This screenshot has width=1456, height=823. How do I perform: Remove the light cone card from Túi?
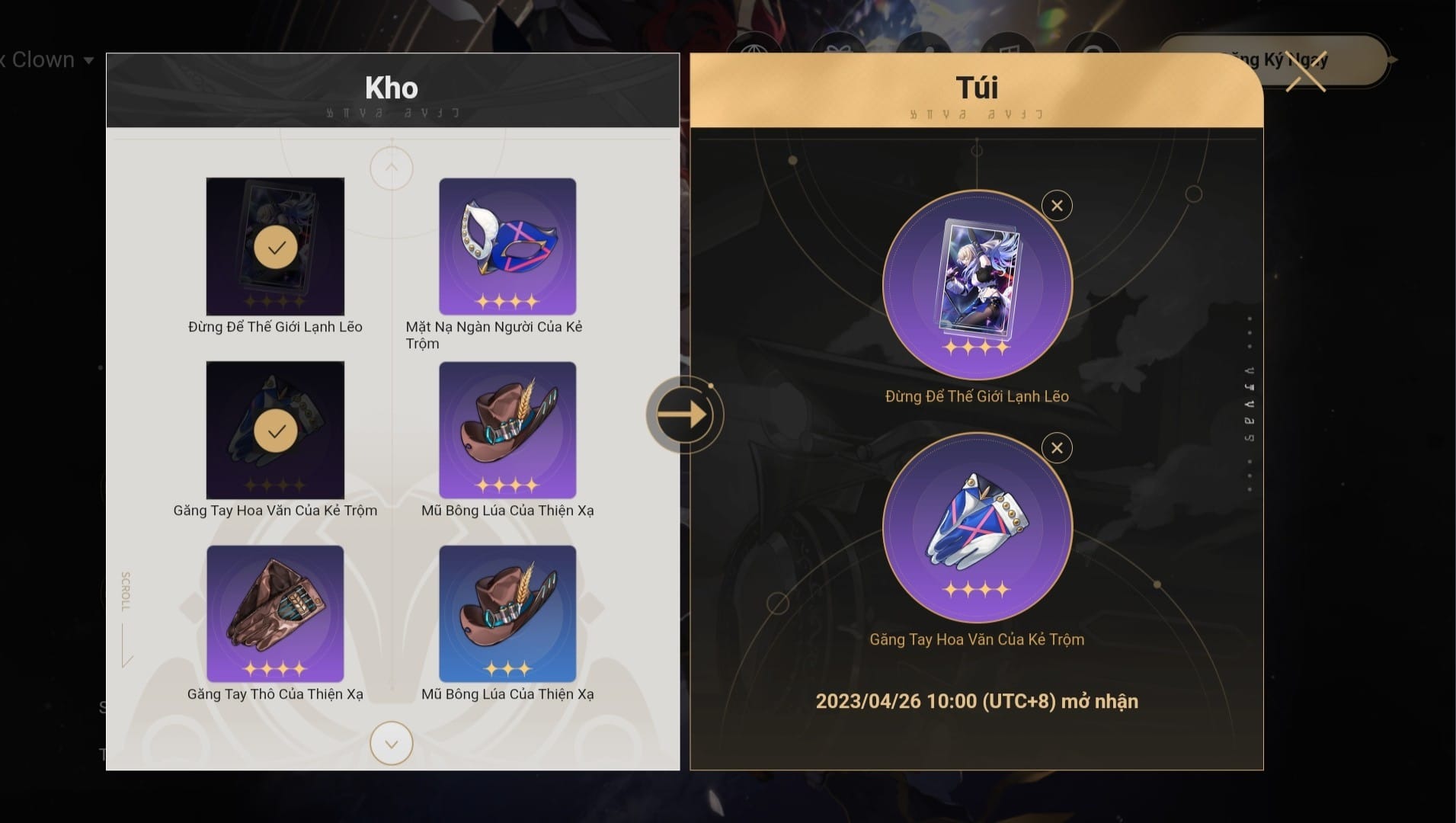coord(1057,206)
